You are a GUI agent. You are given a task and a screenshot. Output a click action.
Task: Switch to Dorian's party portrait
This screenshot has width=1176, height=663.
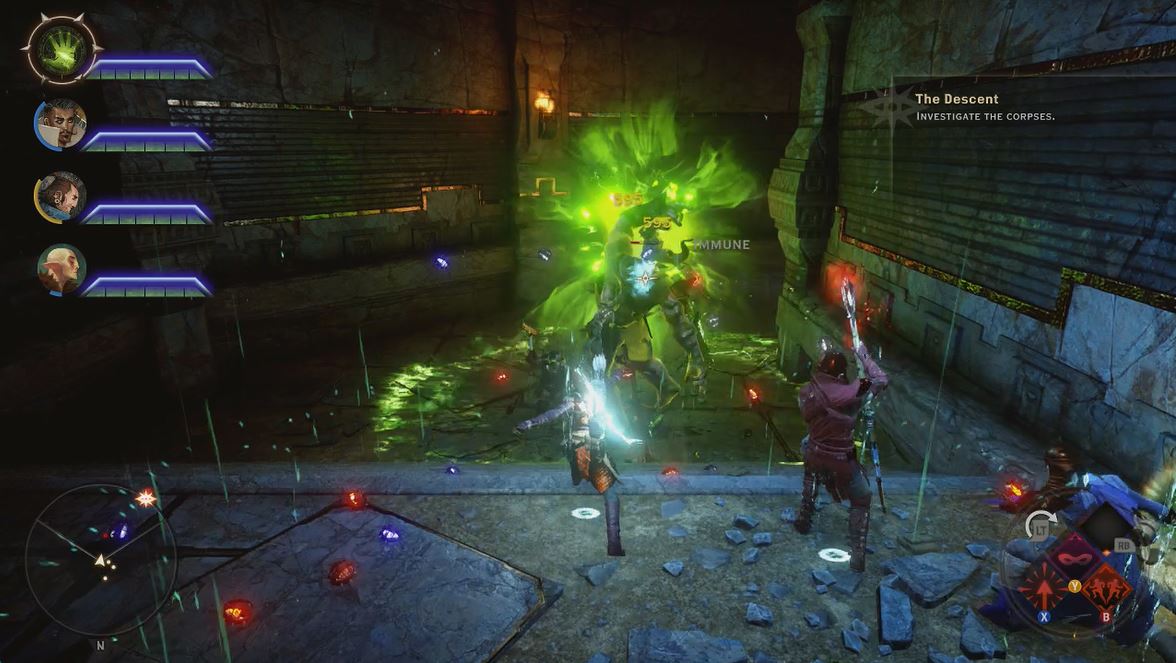coord(61,123)
